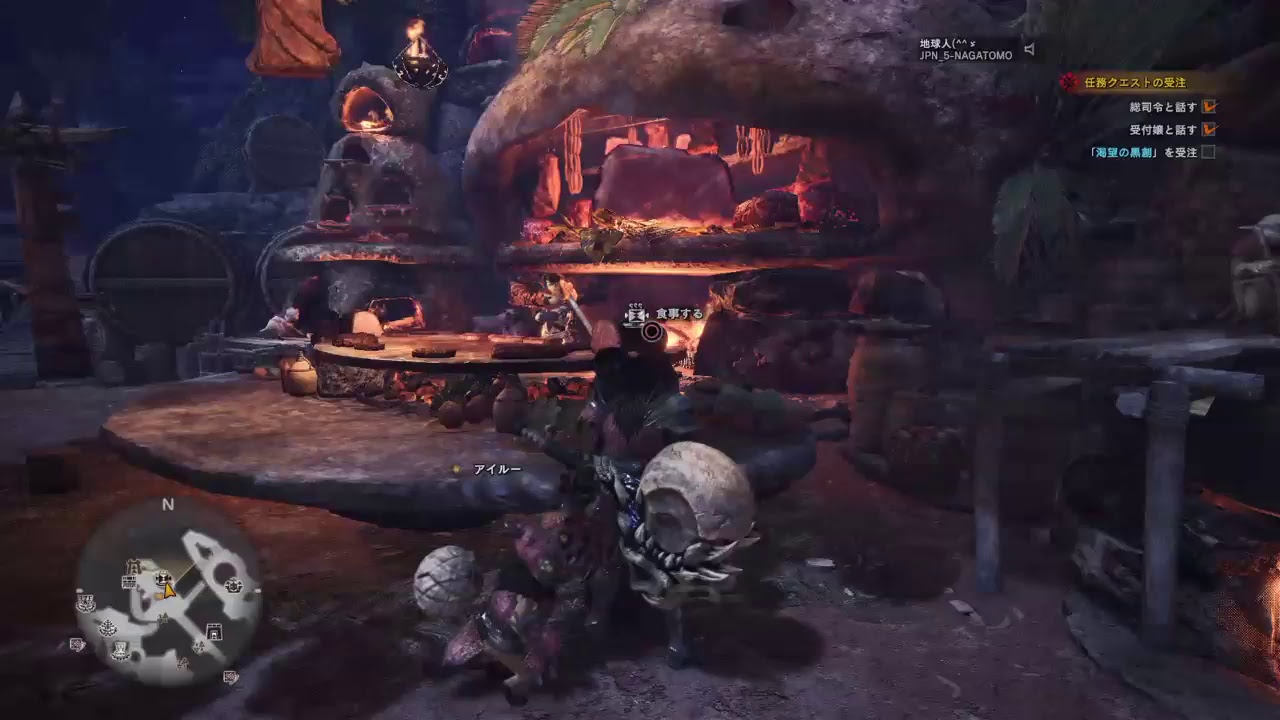Click the N compass marker above the minimap
1280x720 pixels.
168,505
